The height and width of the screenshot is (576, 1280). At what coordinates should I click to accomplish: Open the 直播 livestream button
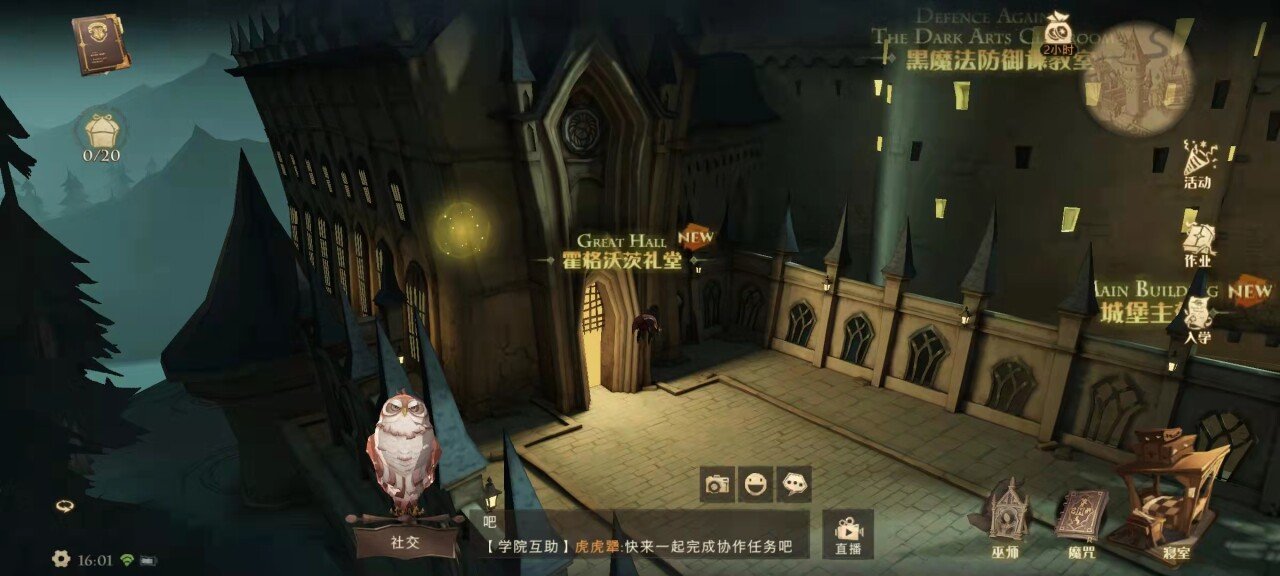(x=848, y=535)
